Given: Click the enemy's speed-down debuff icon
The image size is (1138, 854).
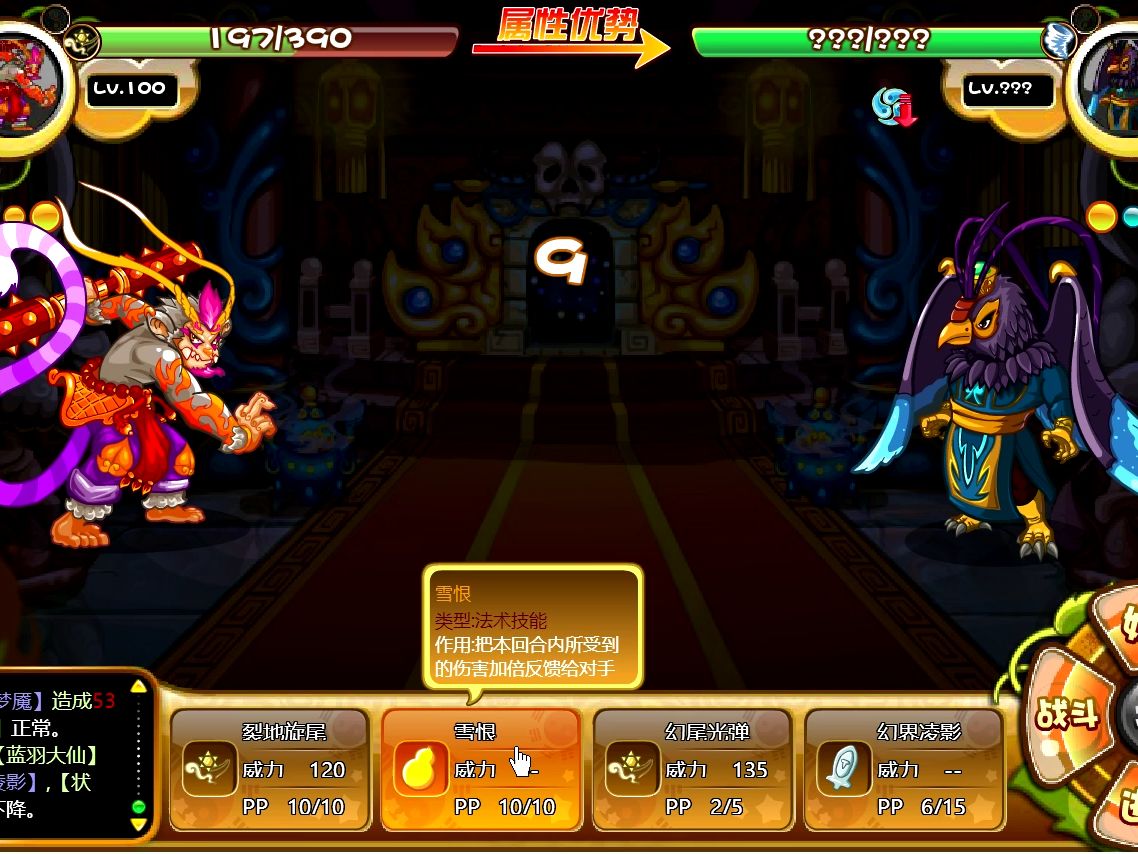Looking at the screenshot, I should click(893, 106).
